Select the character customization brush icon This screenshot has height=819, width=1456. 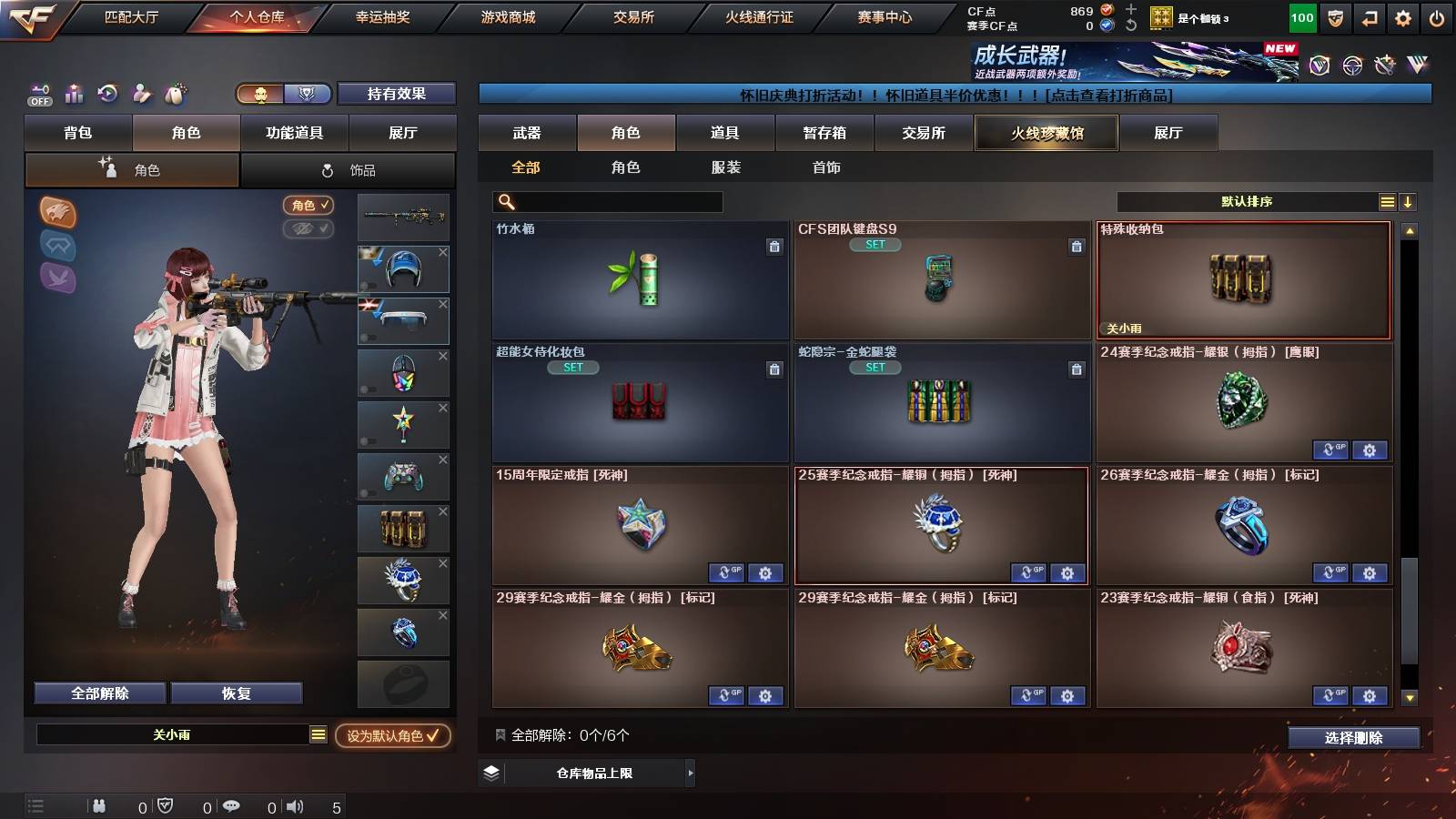coord(141,94)
